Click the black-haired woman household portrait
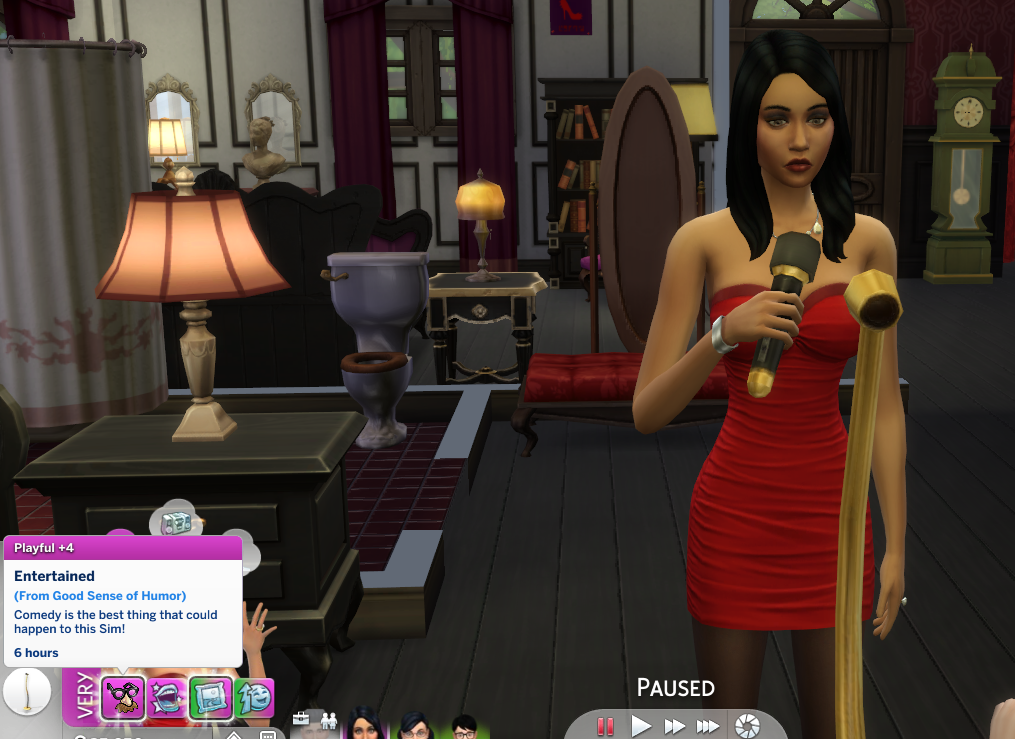 [361, 726]
